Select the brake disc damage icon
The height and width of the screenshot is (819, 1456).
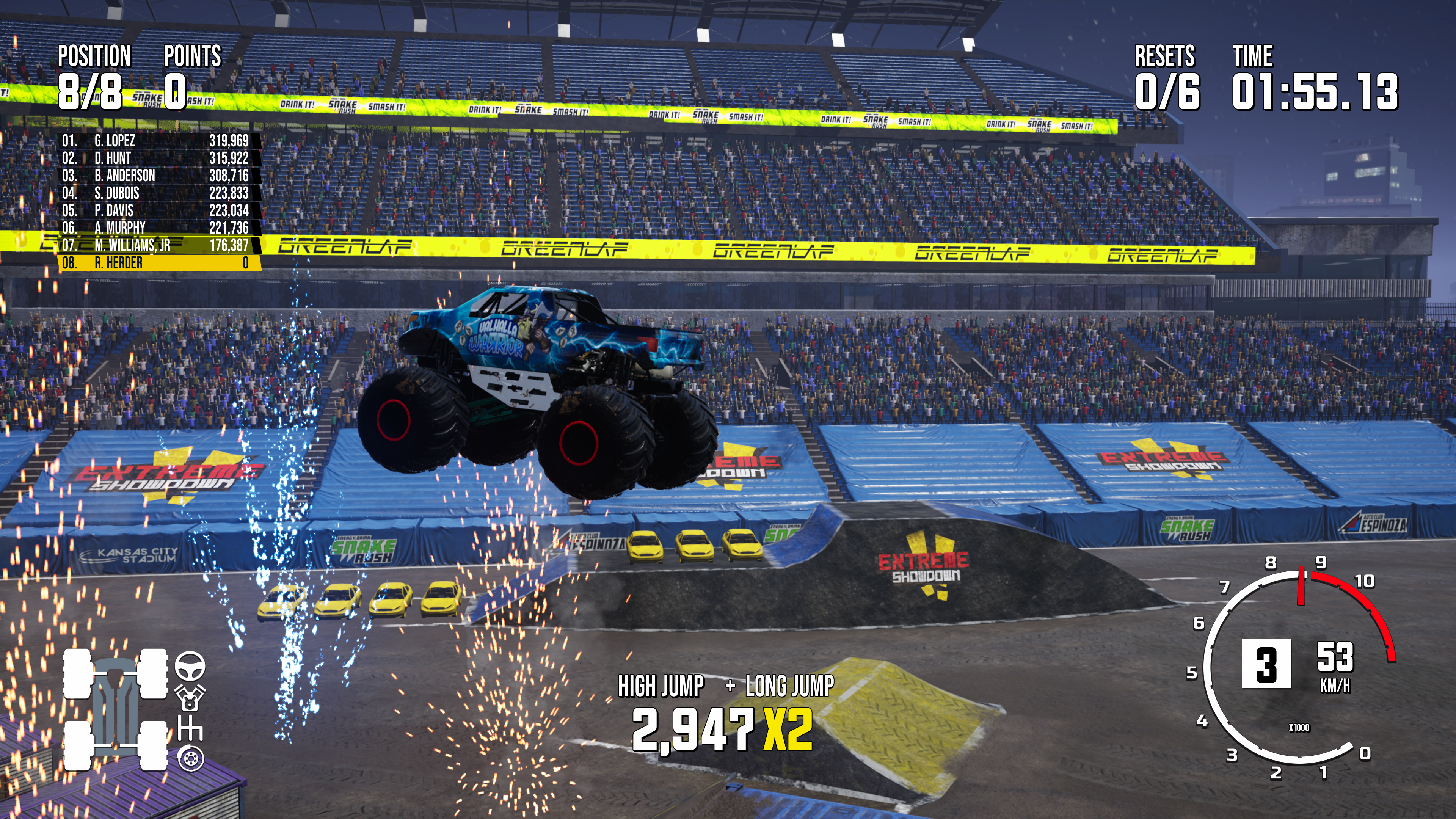click(190, 758)
